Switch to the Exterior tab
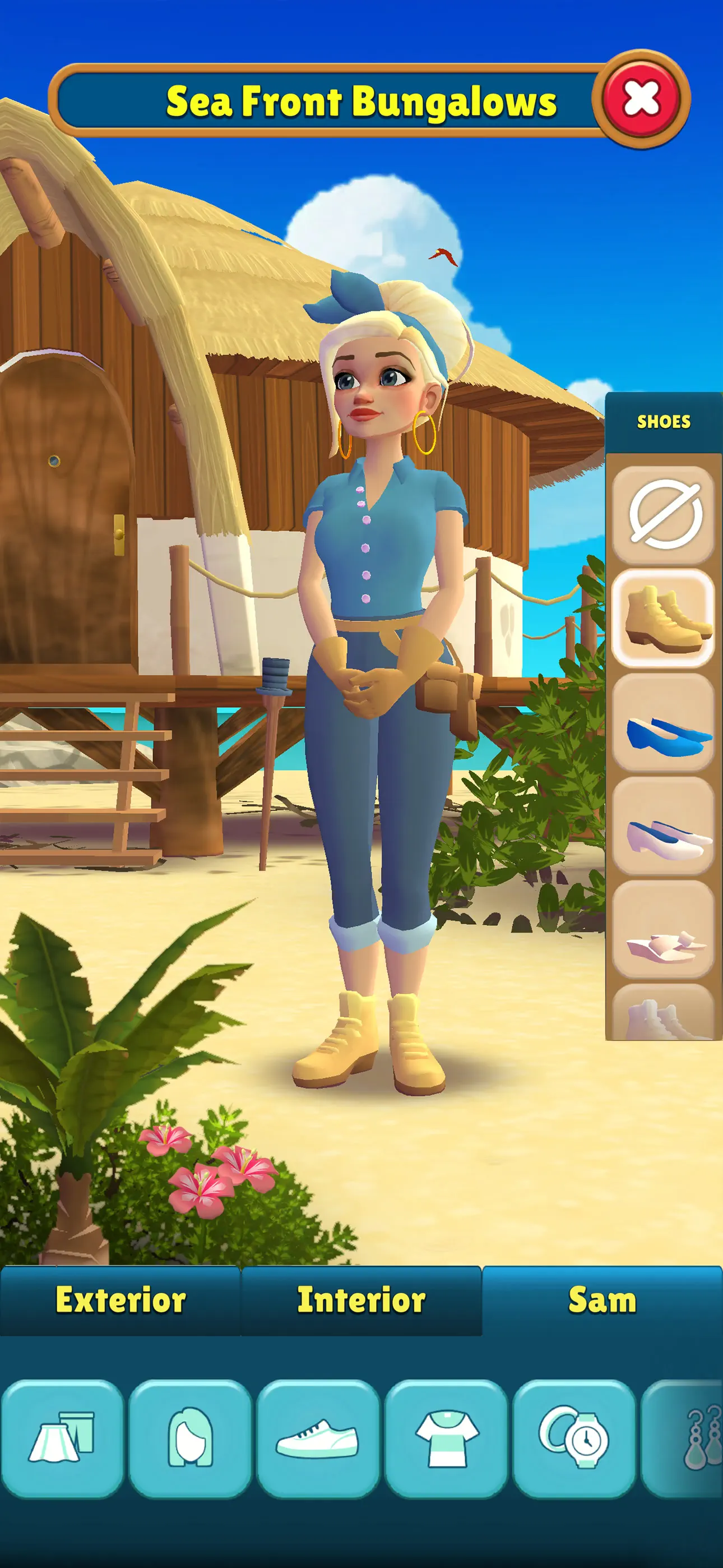Screen dimensions: 723x1568 [x=120, y=1299]
